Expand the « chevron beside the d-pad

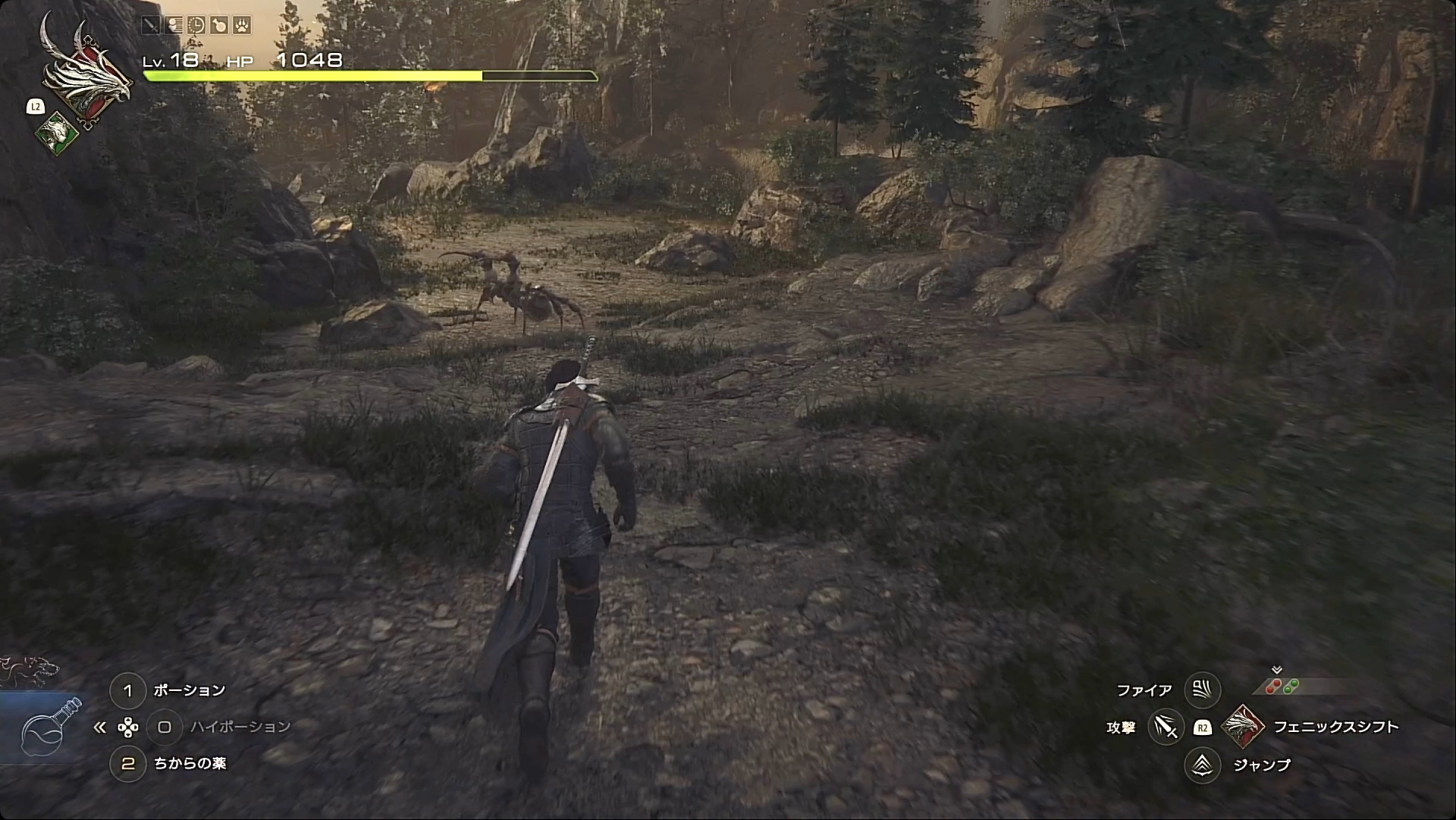coord(99,727)
